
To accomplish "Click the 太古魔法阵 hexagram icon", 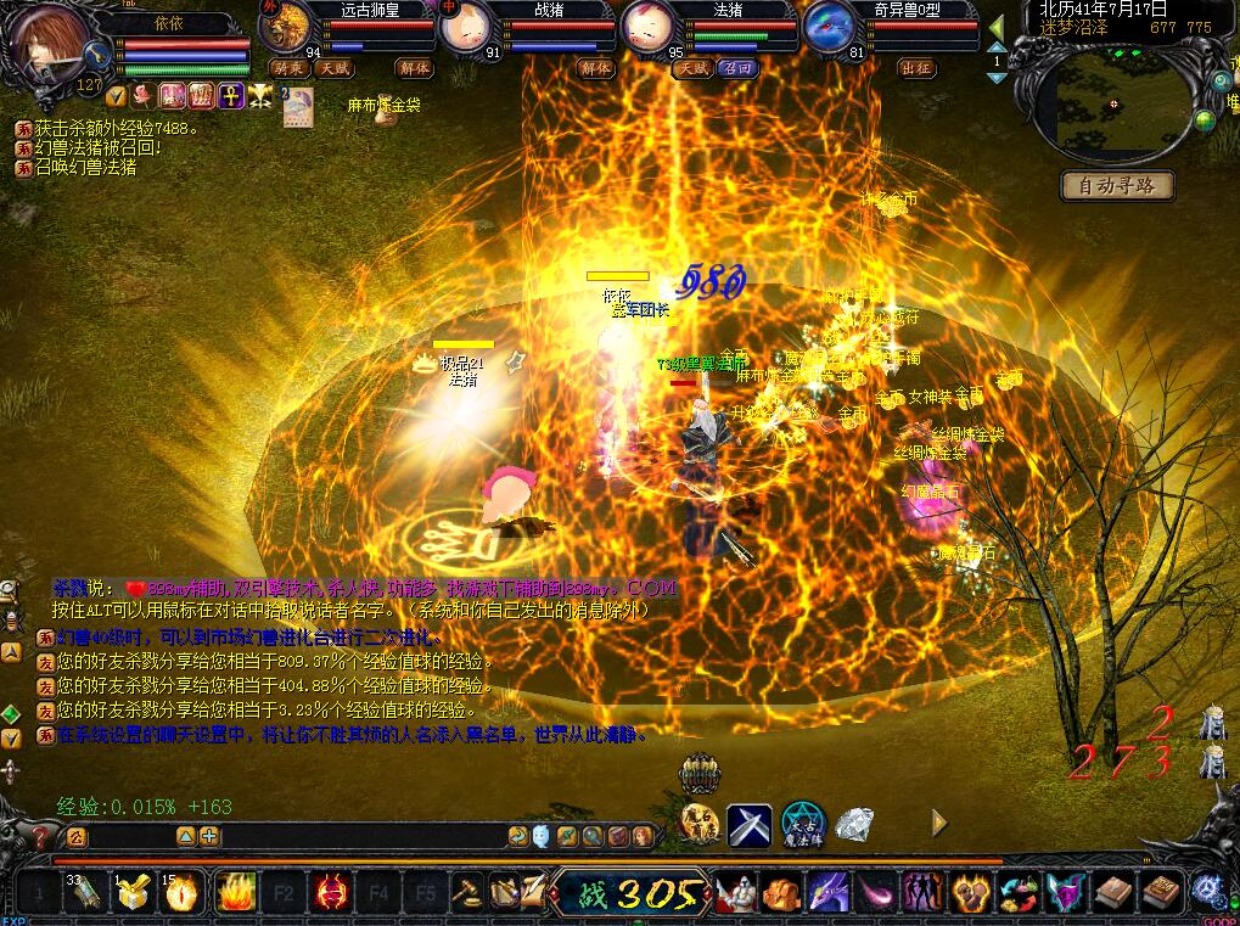I will click(x=803, y=824).
